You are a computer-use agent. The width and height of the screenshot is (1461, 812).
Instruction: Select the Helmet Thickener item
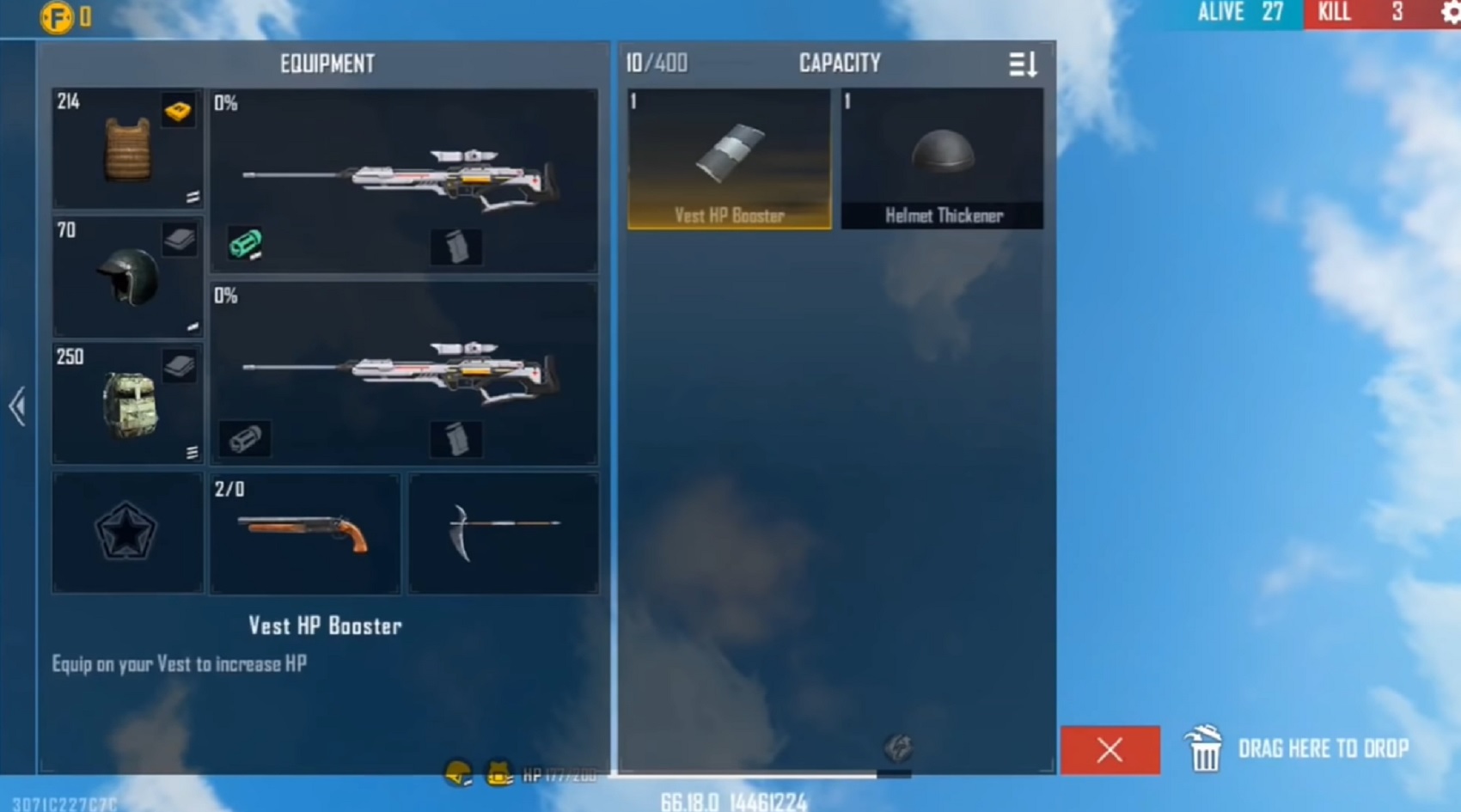pyautogui.click(x=942, y=159)
